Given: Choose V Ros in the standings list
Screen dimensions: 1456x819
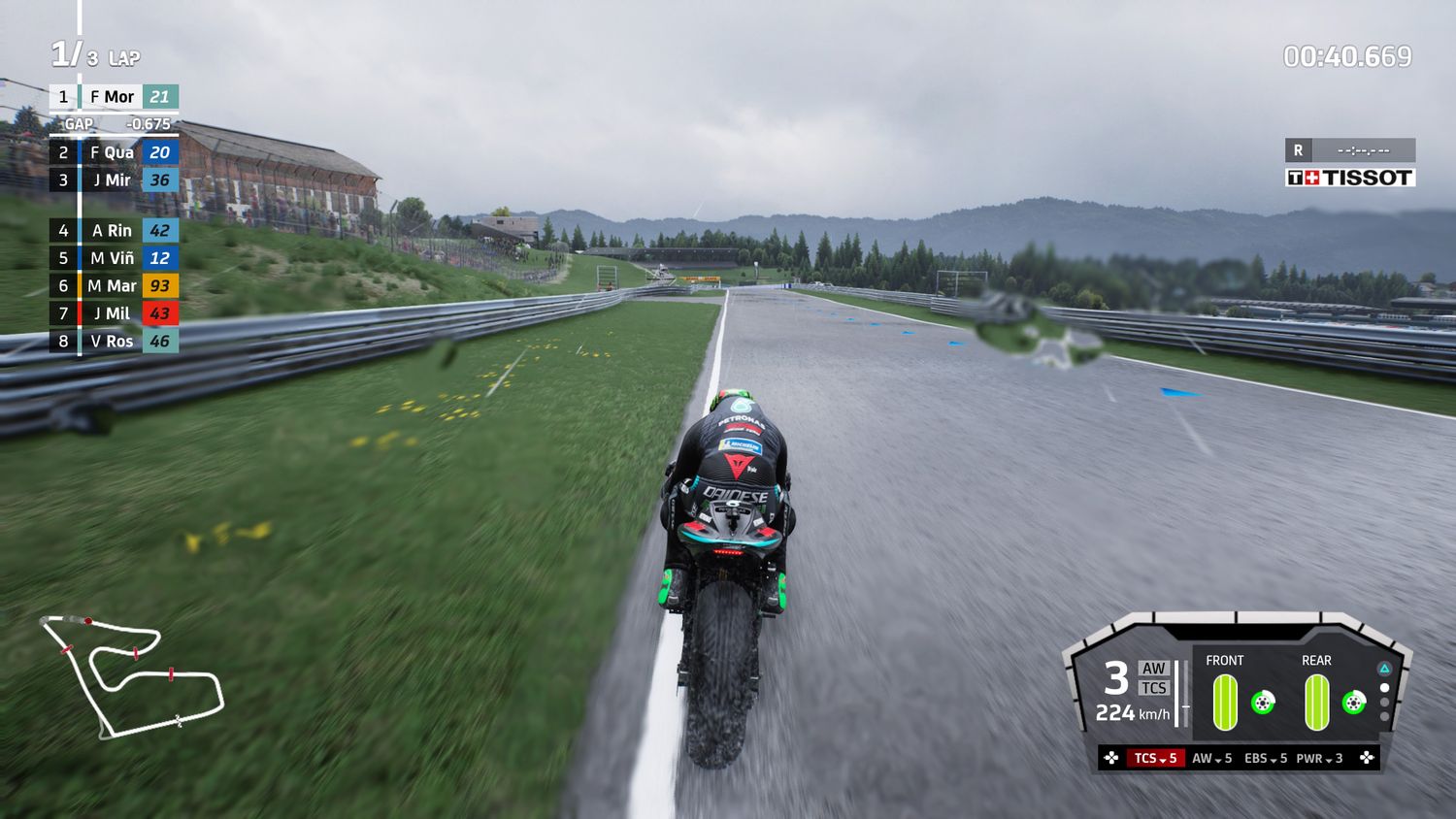Looking at the screenshot, I should (114, 342).
